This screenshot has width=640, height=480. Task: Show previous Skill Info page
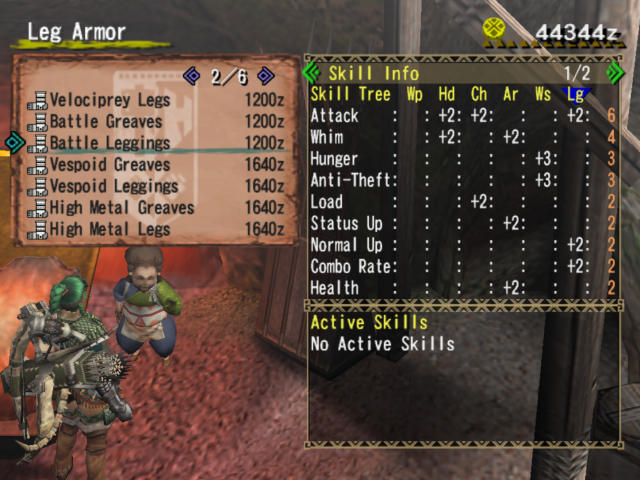click(311, 73)
